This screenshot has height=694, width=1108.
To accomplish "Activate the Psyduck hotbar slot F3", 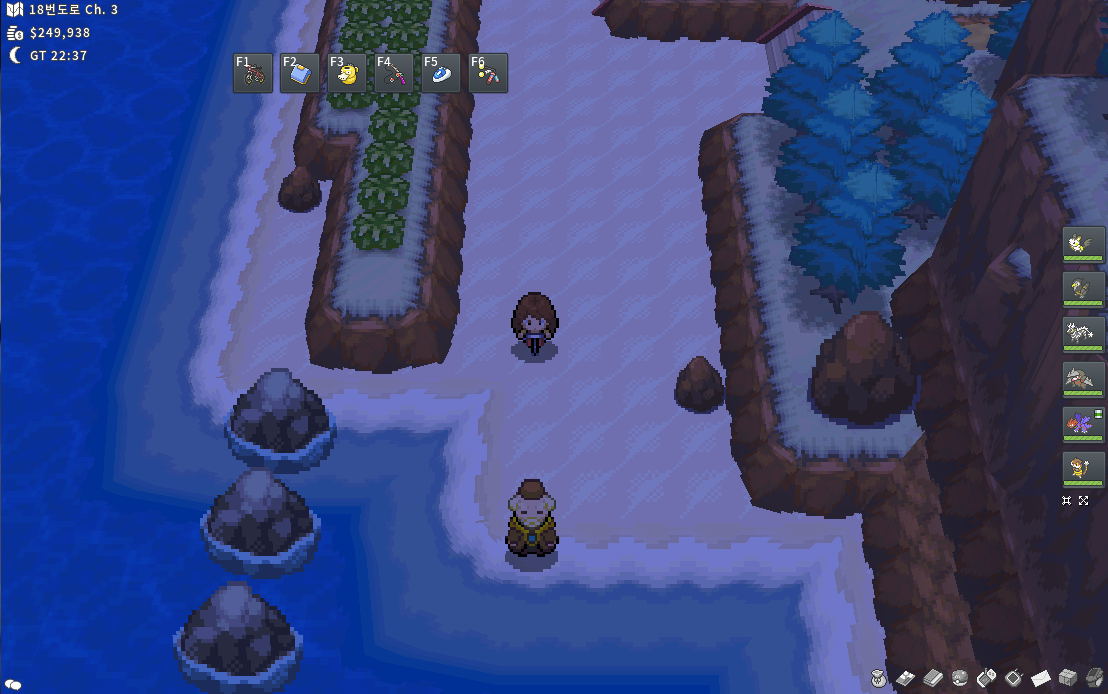I will coord(347,73).
